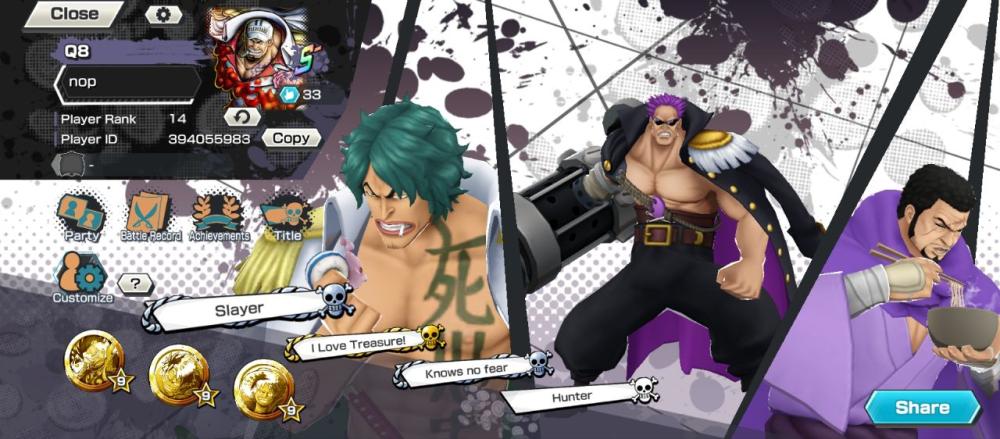
Task: Show help with the question mark button
Action: tap(135, 283)
